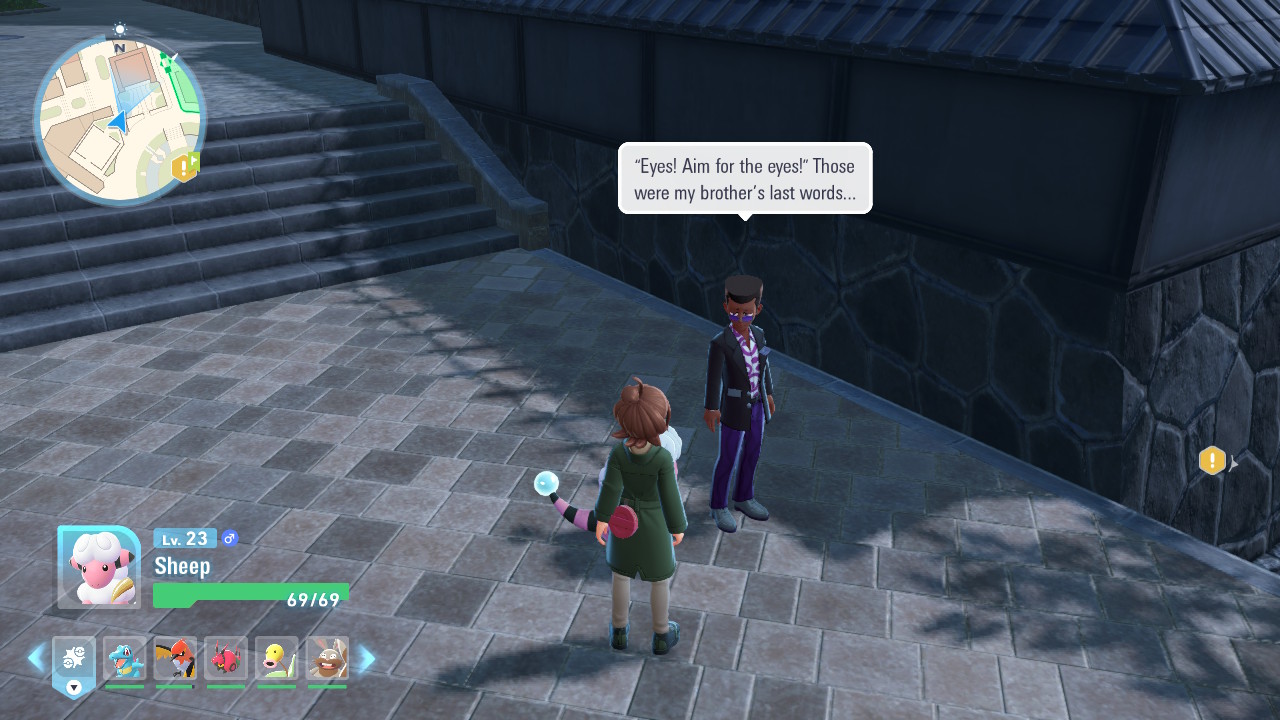Image resolution: width=1280 pixels, height=720 pixels.
Task: Open the circular minimap
Action: pos(119,119)
